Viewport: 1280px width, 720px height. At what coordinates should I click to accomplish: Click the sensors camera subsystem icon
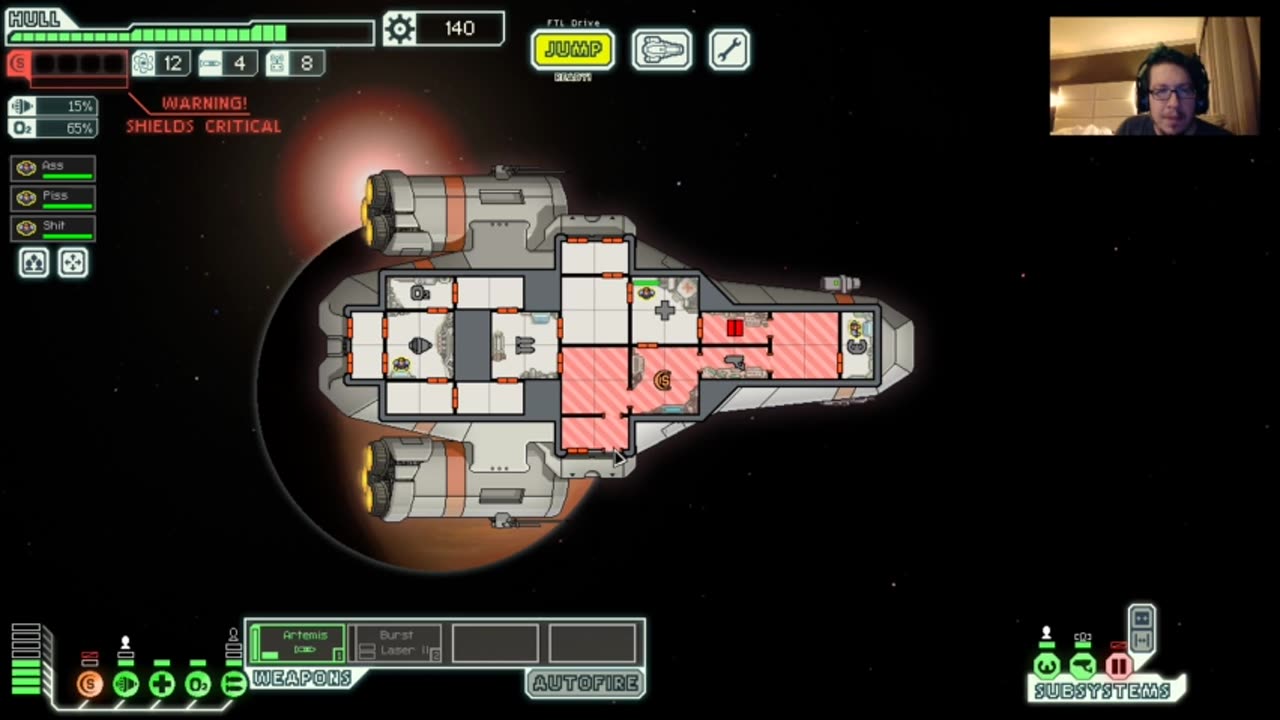click(x=1083, y=666)
